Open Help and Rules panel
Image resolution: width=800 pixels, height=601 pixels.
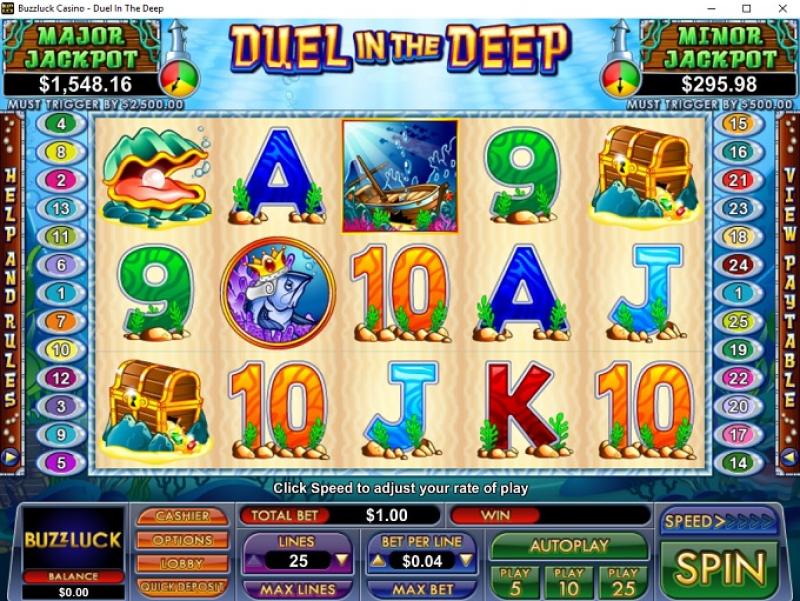pyautogui.click(x=11, y=290)
